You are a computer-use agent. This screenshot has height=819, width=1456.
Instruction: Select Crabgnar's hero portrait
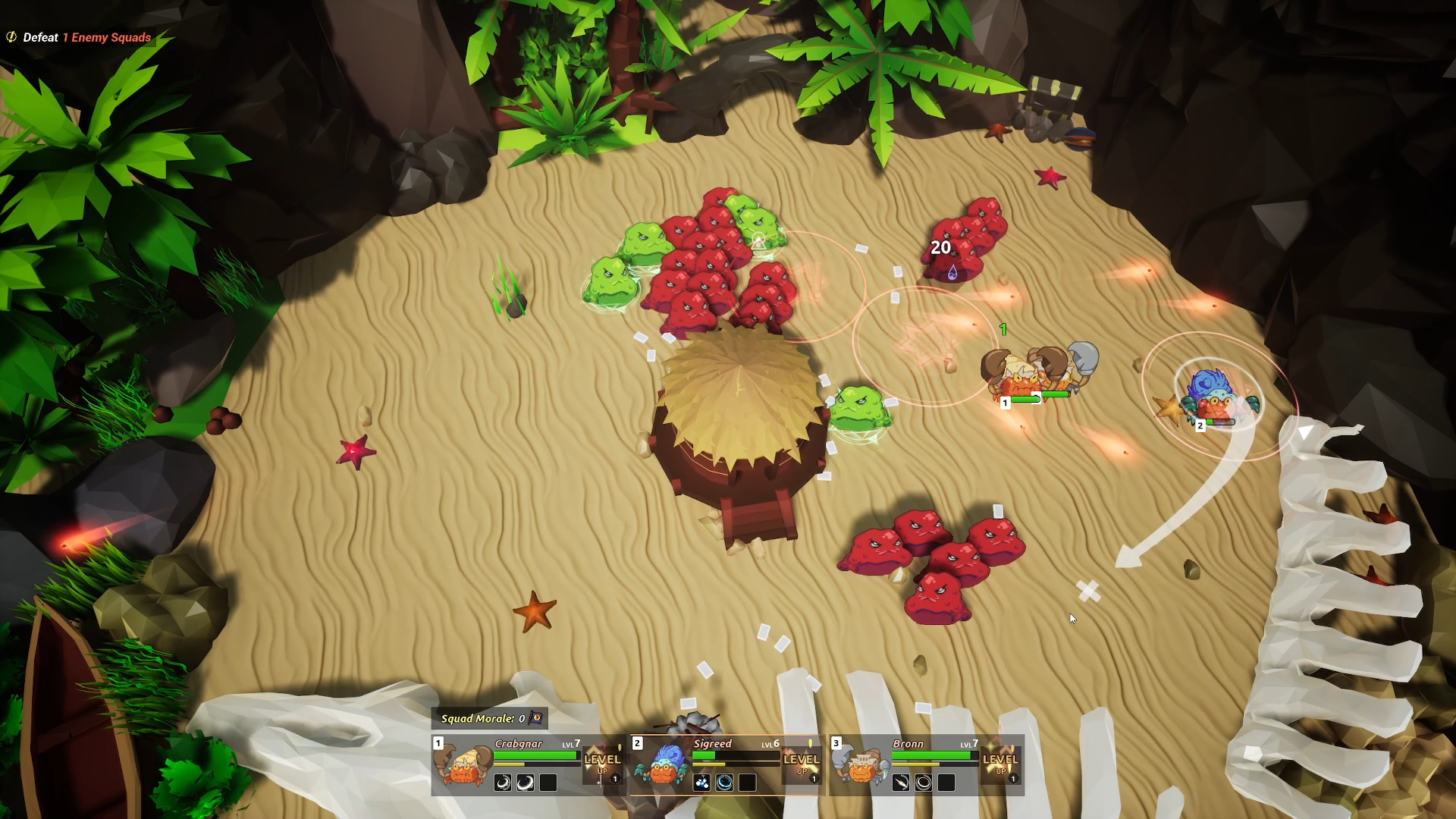[x=463, y=769]
